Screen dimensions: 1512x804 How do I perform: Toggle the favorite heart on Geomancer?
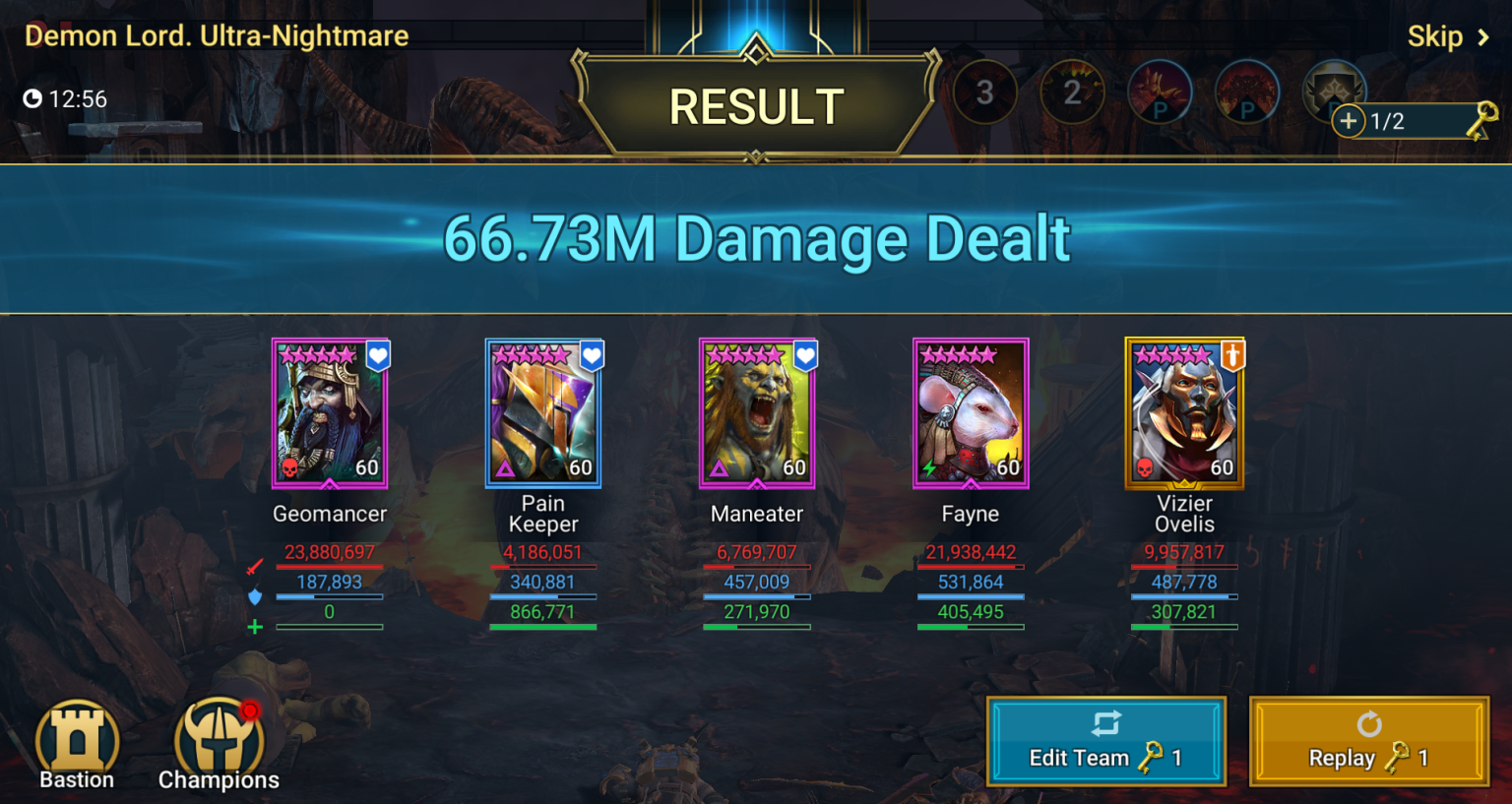click(377, 357)
